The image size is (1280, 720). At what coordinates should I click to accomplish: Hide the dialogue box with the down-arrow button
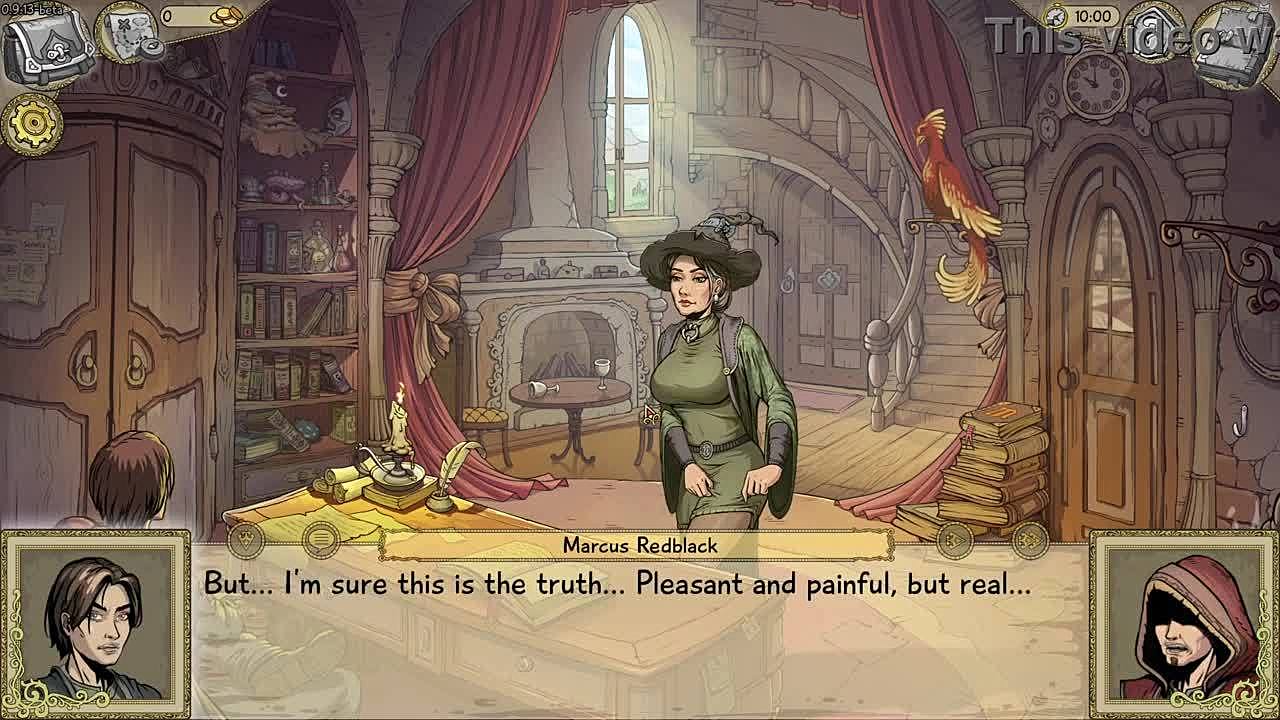[x=246, y=542]
